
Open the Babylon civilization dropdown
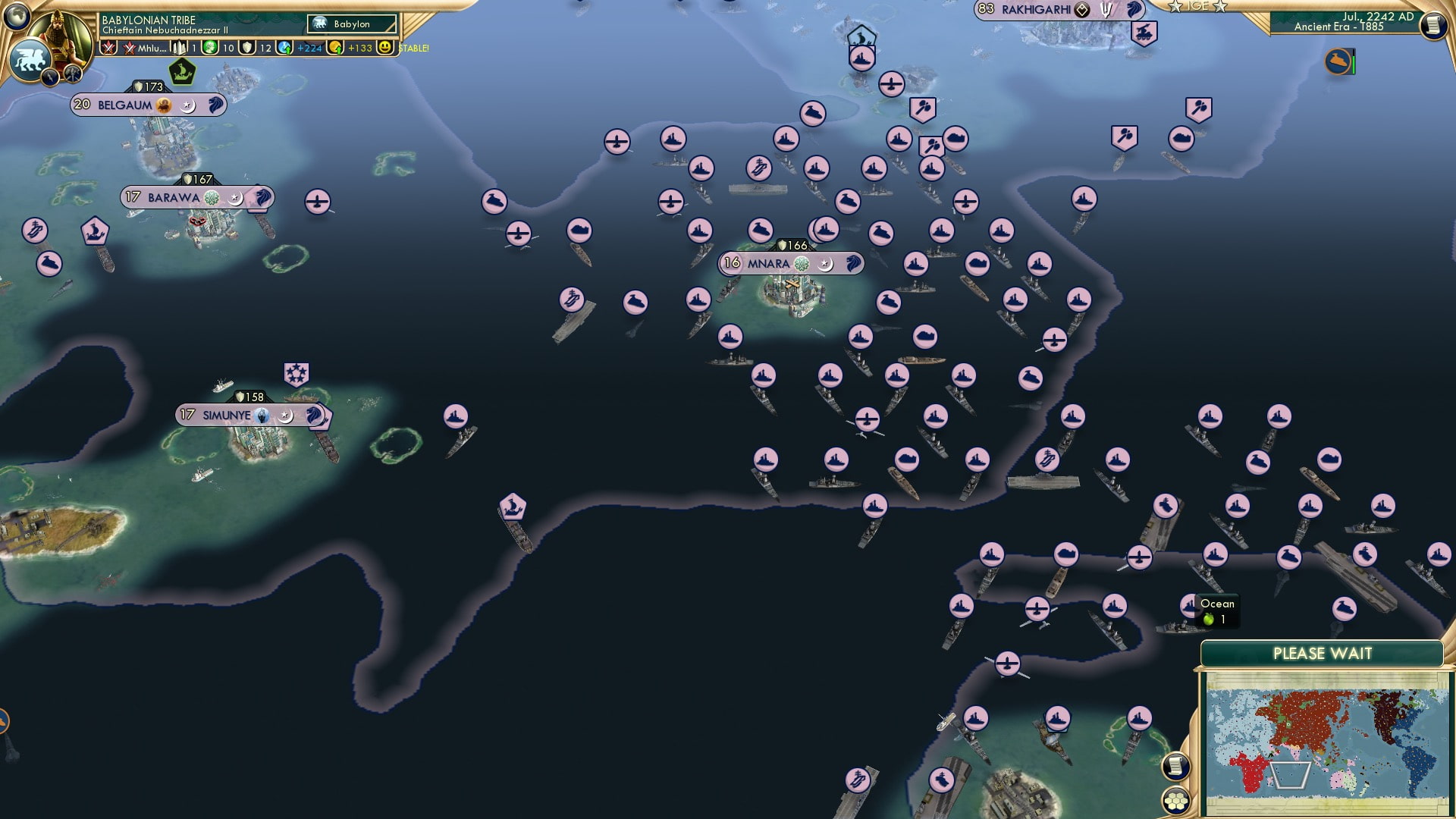(351, 24)
